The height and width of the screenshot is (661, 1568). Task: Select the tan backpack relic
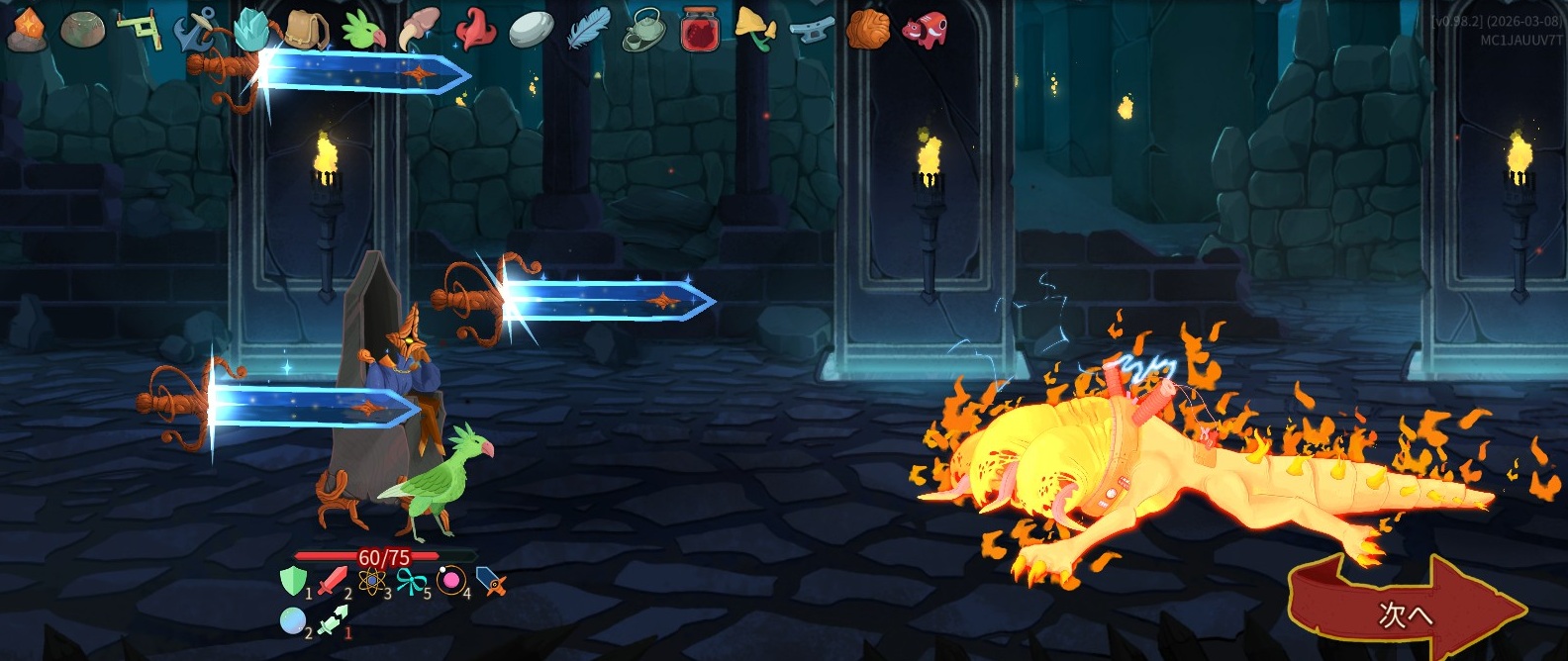click(x=308, y=29)
